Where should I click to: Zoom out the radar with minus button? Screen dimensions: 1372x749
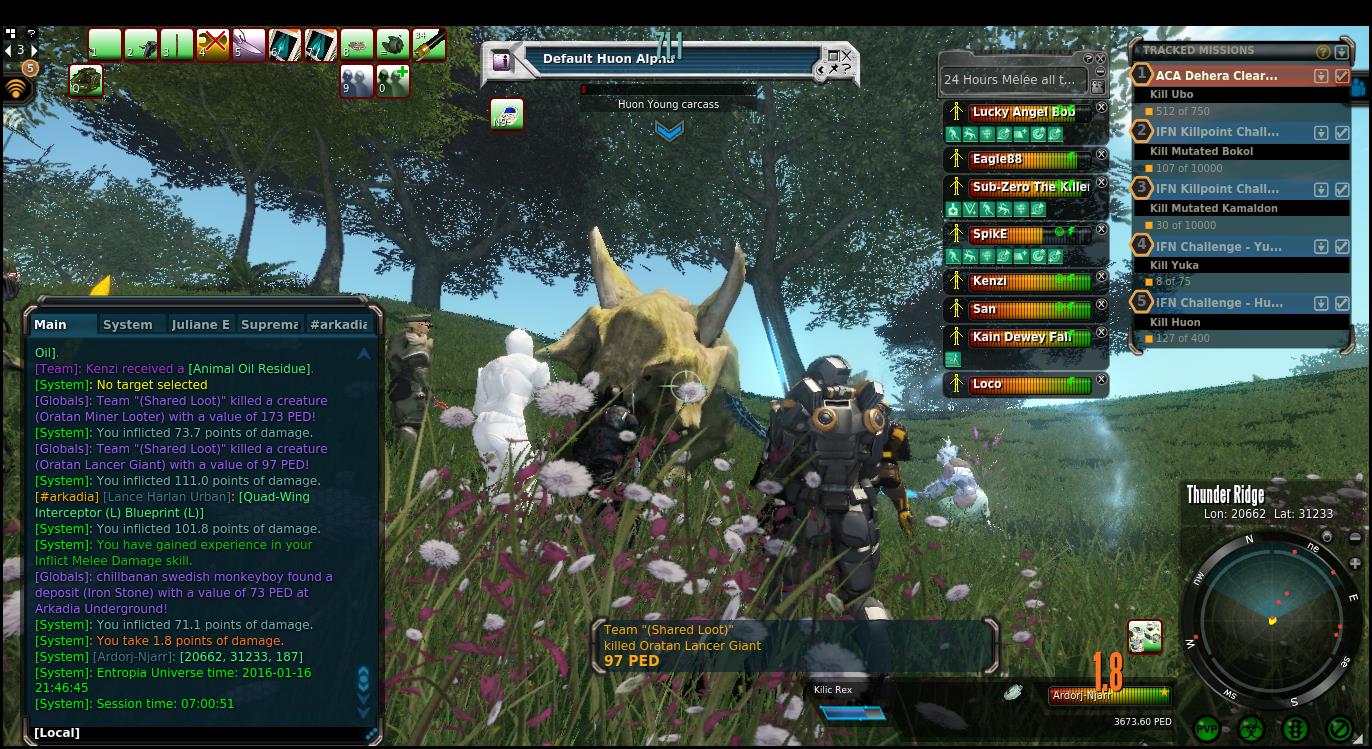[x=1355, y=538]
